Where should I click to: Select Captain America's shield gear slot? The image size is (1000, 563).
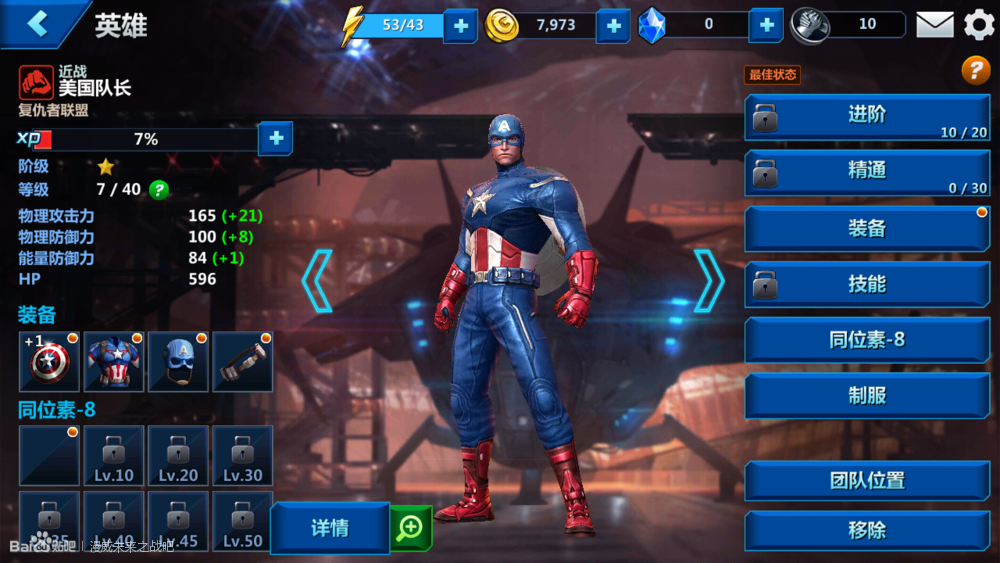tap(48, 362)
